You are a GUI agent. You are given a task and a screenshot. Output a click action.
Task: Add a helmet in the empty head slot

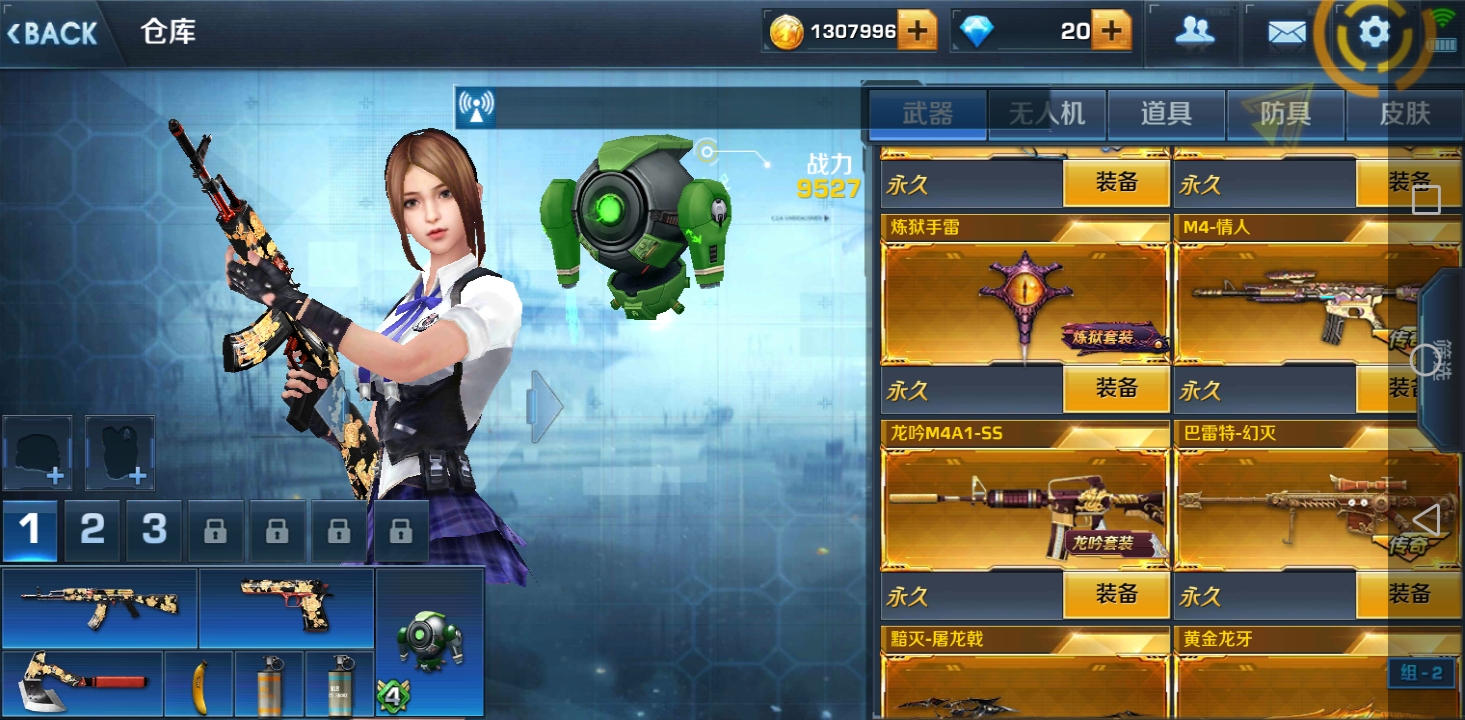point(38,453)
